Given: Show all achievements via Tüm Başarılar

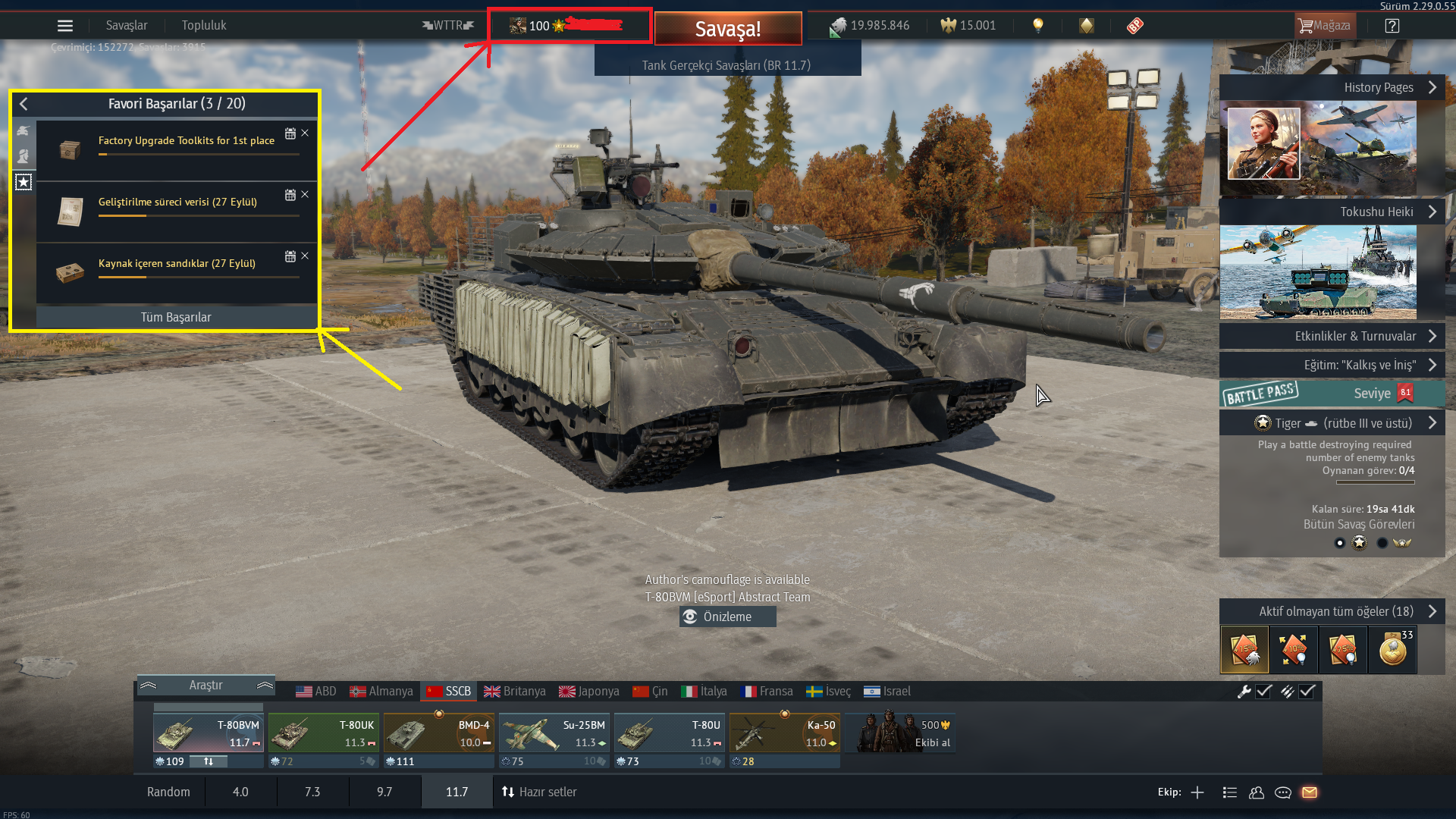Looking at the screenshot, I should click(176, 317).
